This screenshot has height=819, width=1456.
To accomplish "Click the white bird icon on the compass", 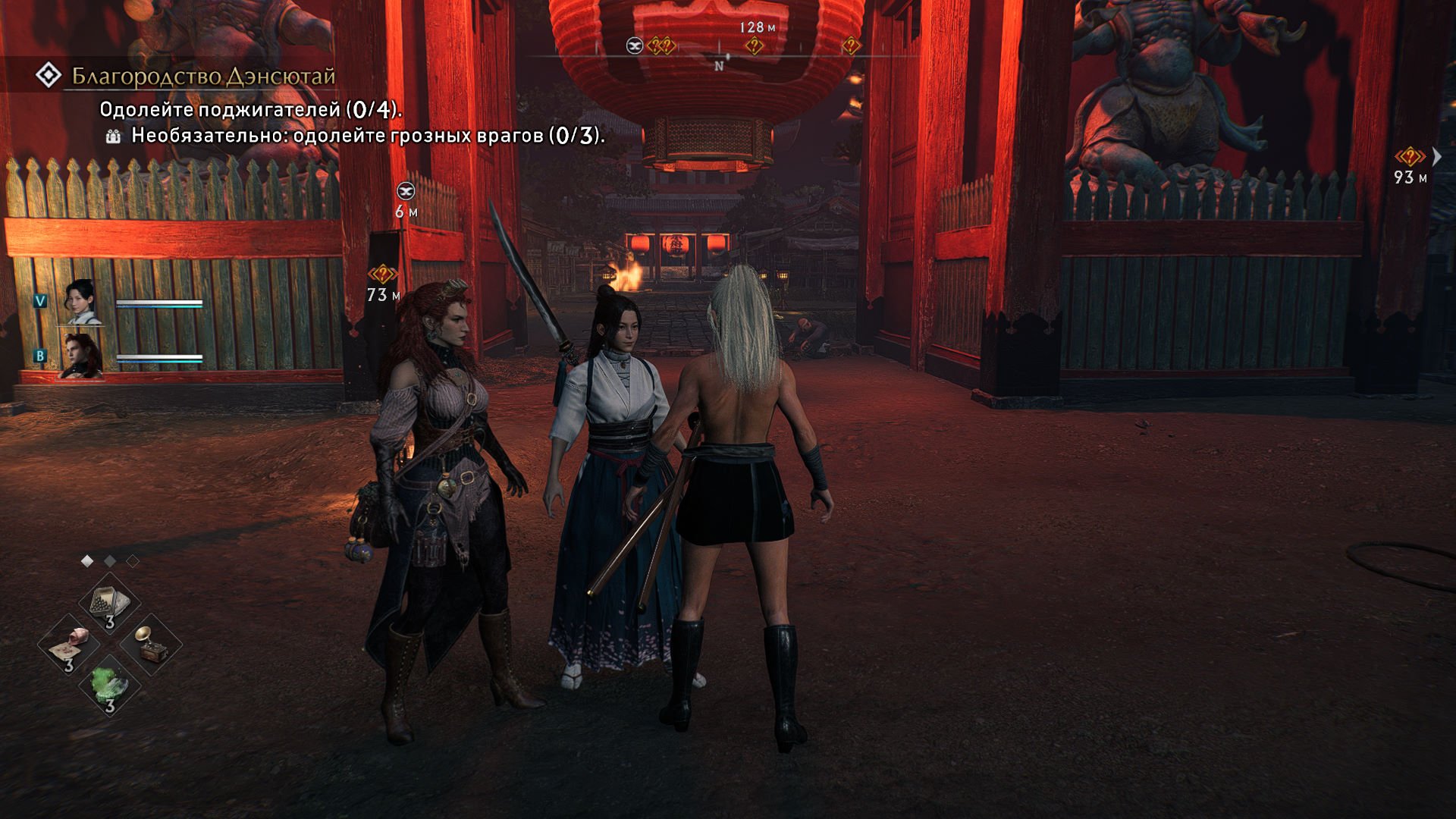I will [635, 46].
